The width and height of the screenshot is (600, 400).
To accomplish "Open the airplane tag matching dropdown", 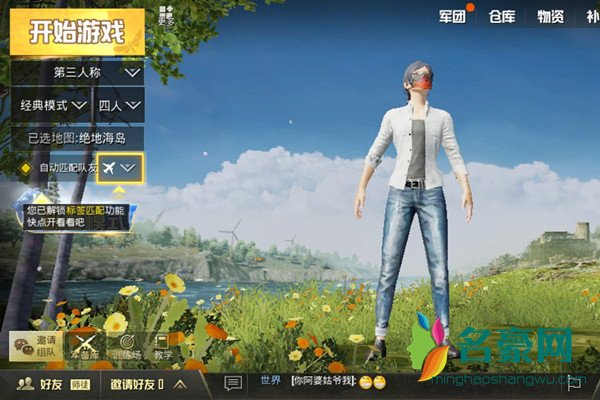I will [119, 168].
